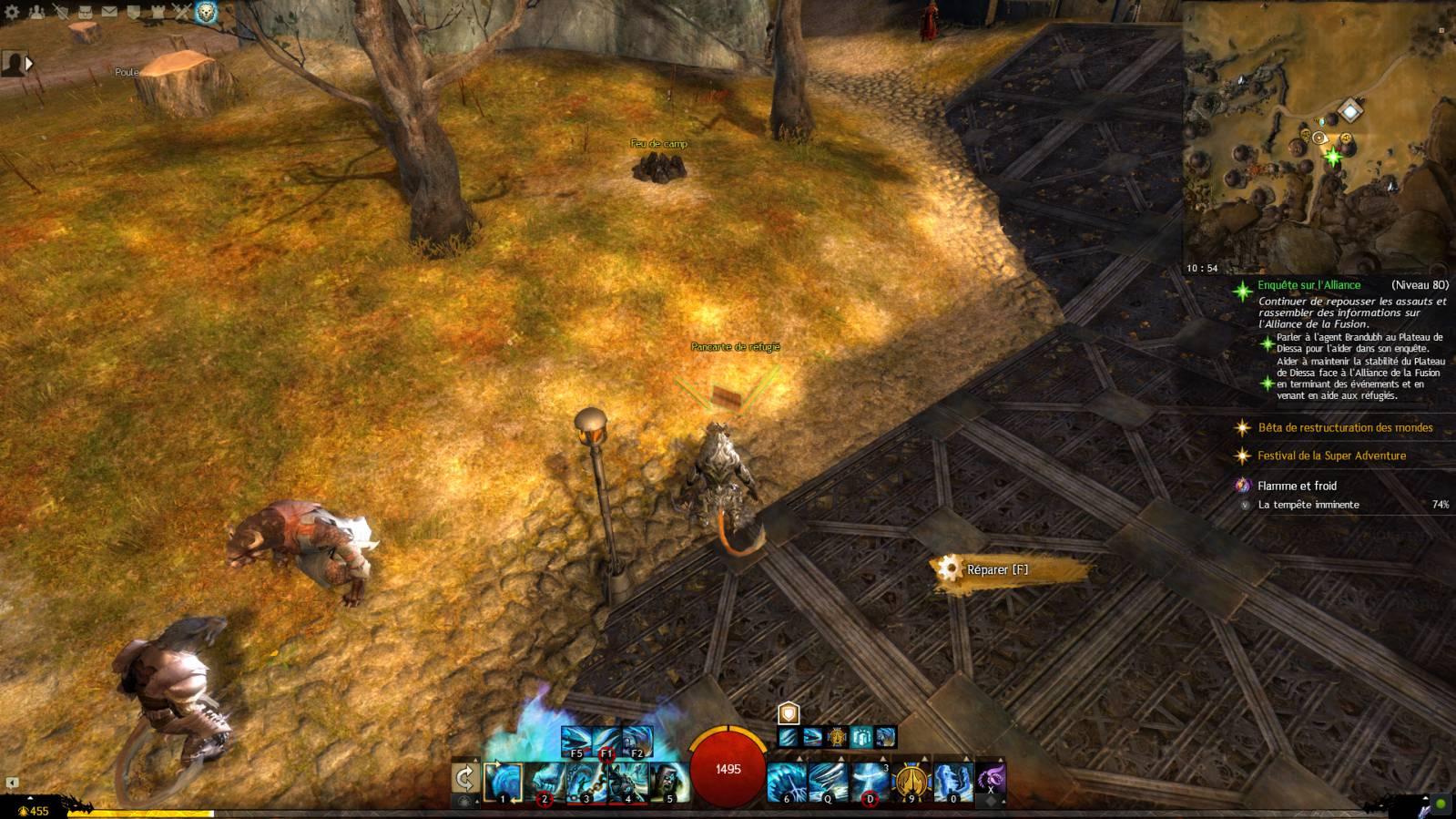Open the game menu gear icon
This screenshot has width=1456, height=819.
click(12, 12)
